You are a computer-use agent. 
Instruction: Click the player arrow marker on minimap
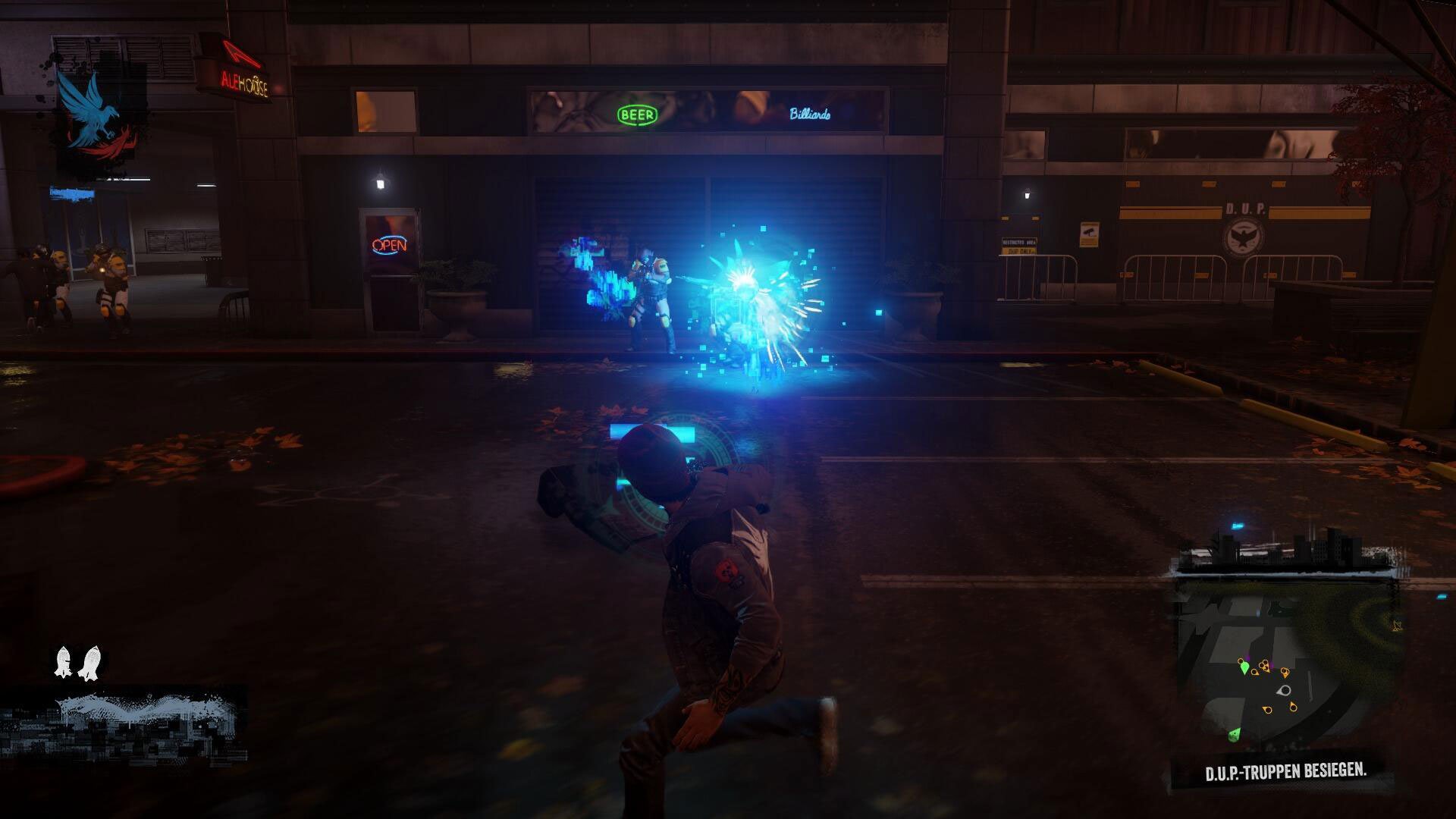1284,692
